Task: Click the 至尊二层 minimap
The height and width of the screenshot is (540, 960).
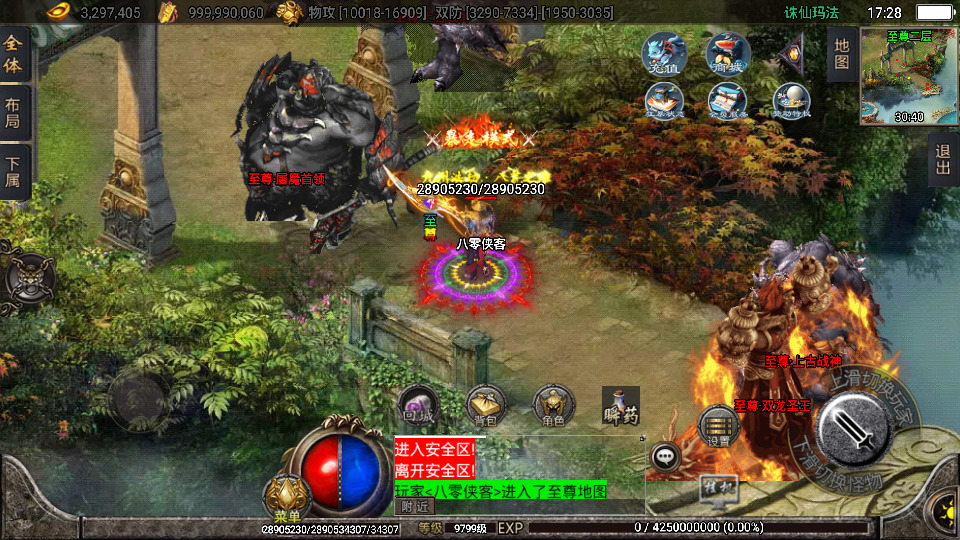Action: [x=908, y=77]
